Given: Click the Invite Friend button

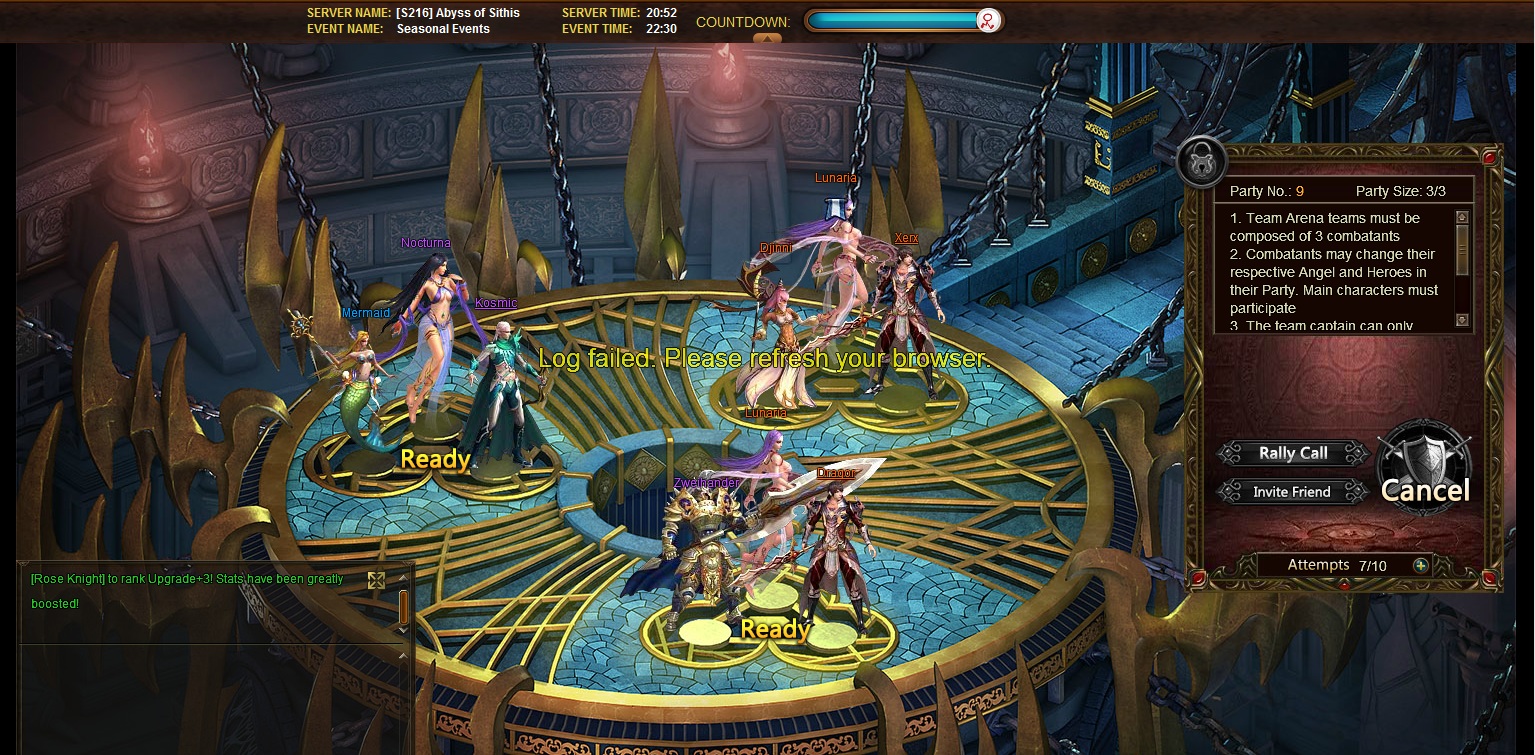Looking at the screenshot, I should 1292,492.
